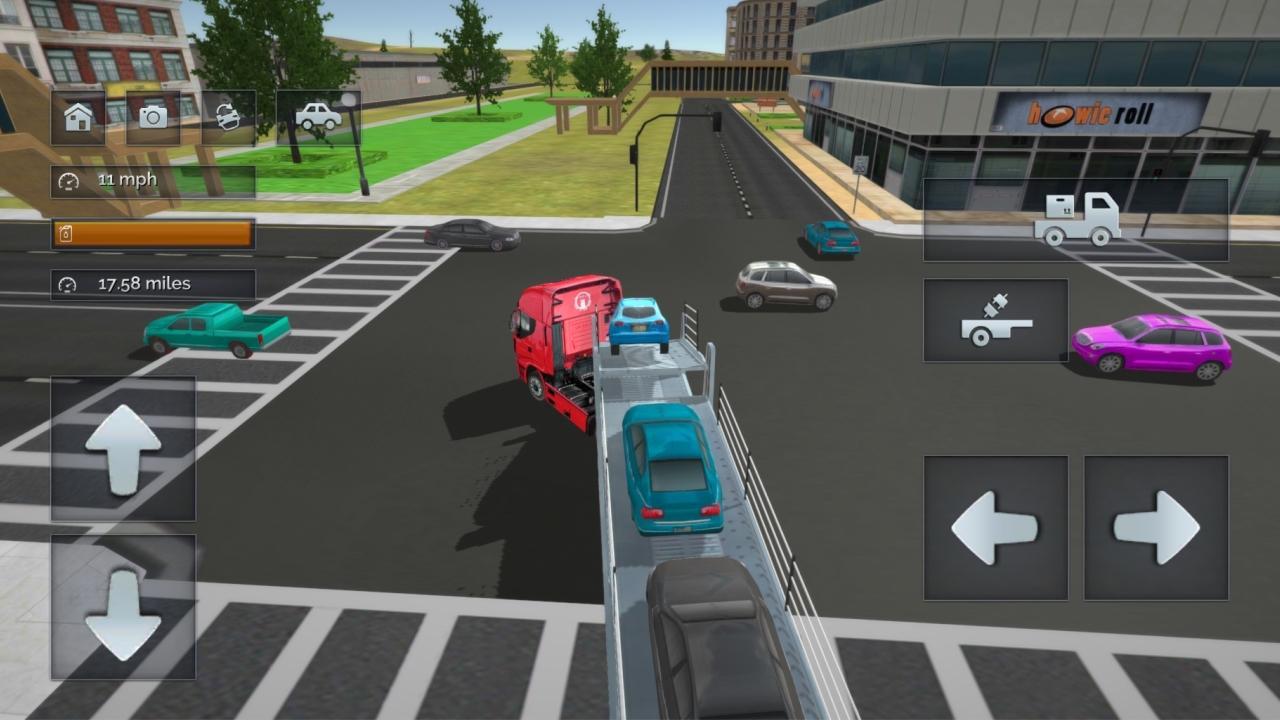Click the odometer gauge icon
The image size is (1280, 720).
tap(66, 284)
